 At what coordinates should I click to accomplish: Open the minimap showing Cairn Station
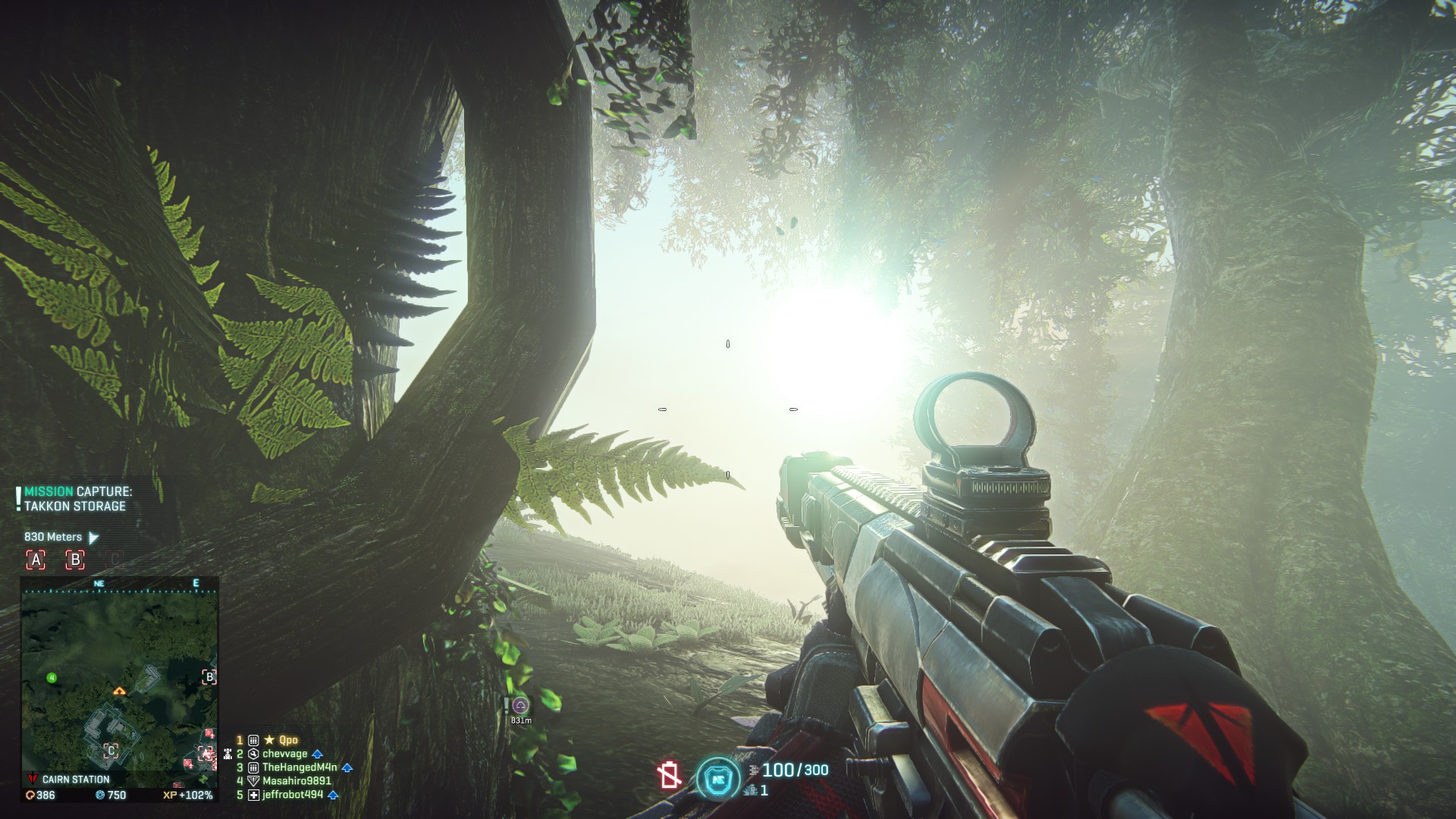click(x=120, y=680)
